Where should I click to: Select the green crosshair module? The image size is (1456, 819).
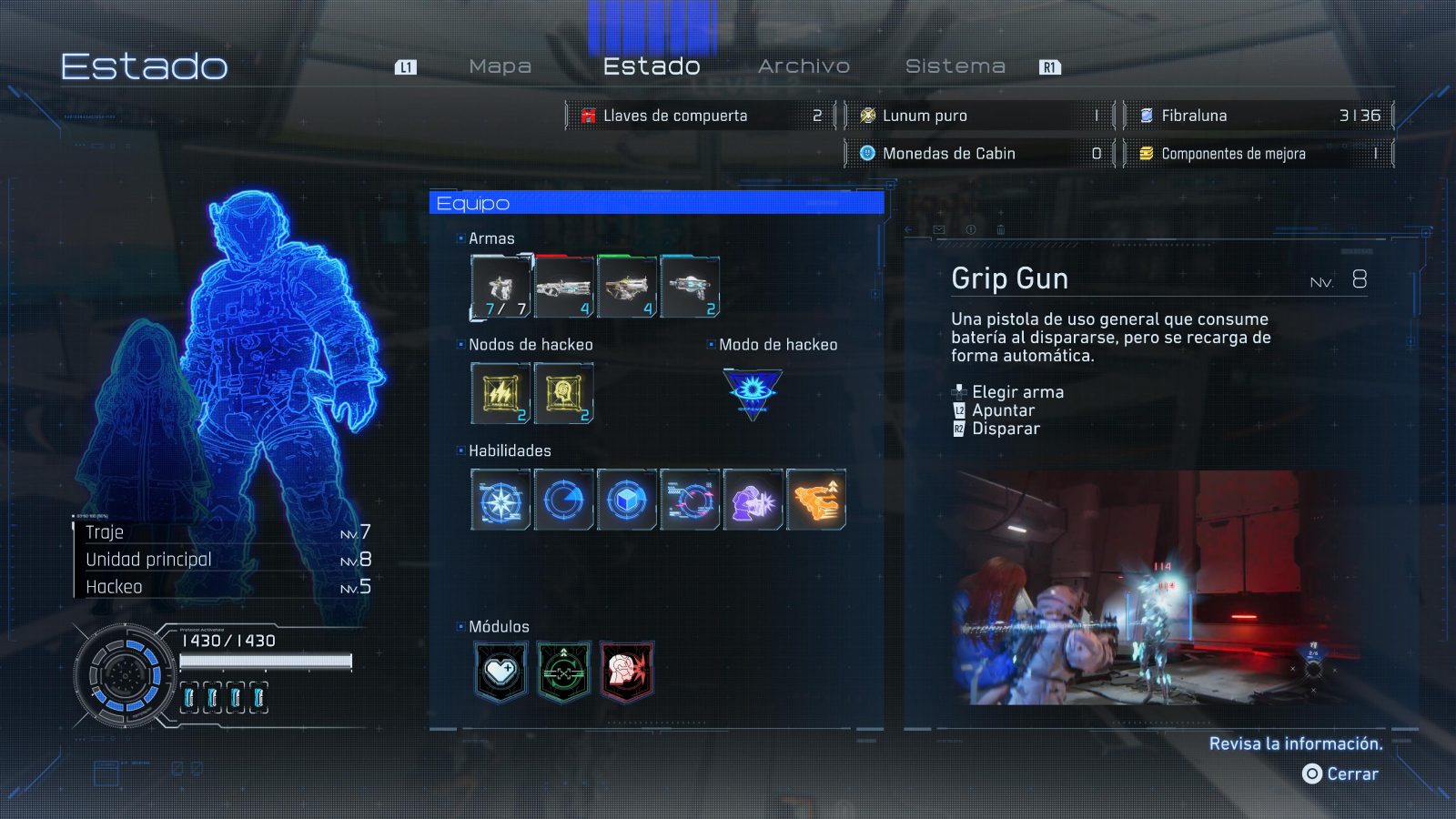pos(563,672)
